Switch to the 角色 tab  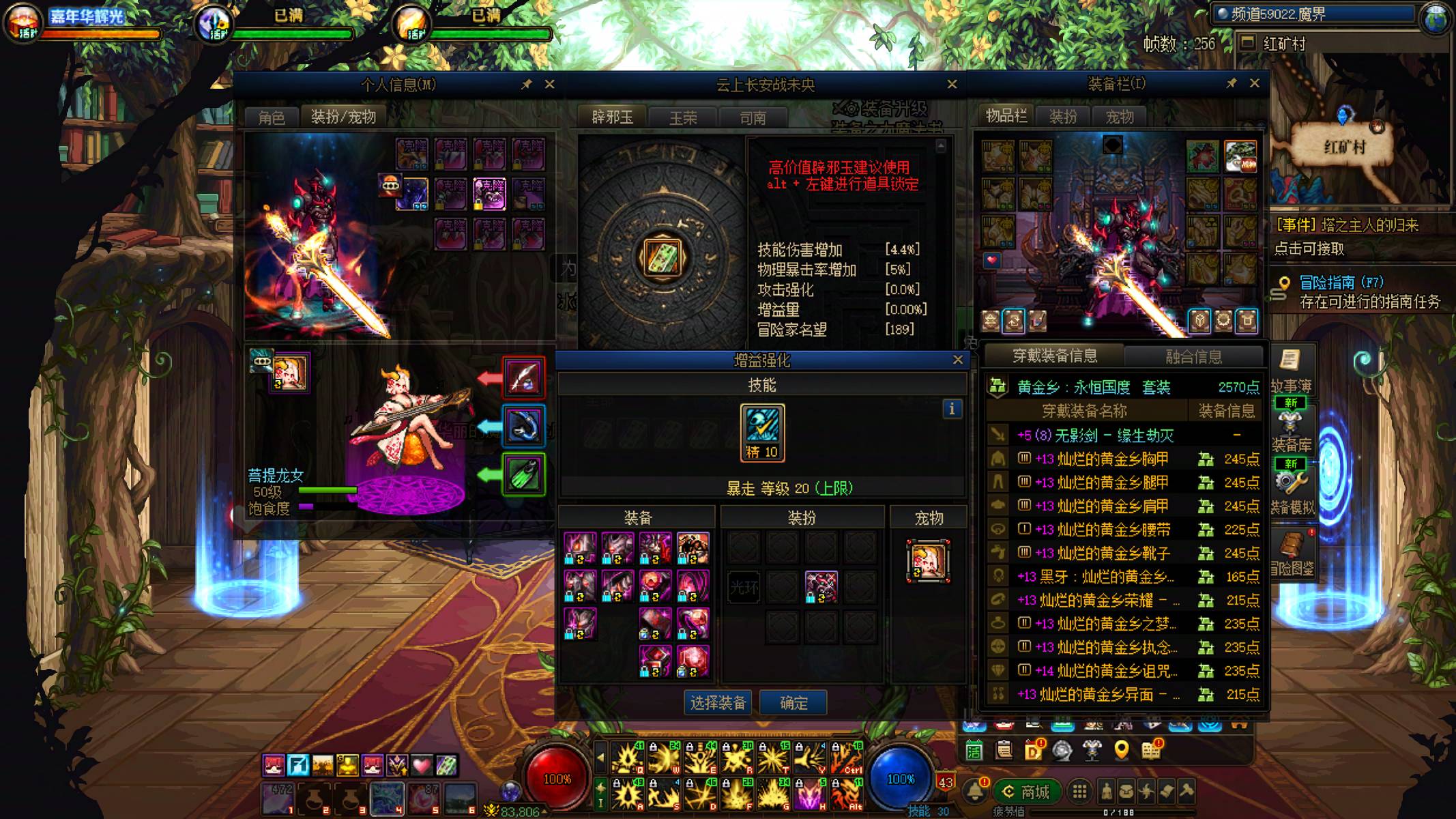(272, 117)
